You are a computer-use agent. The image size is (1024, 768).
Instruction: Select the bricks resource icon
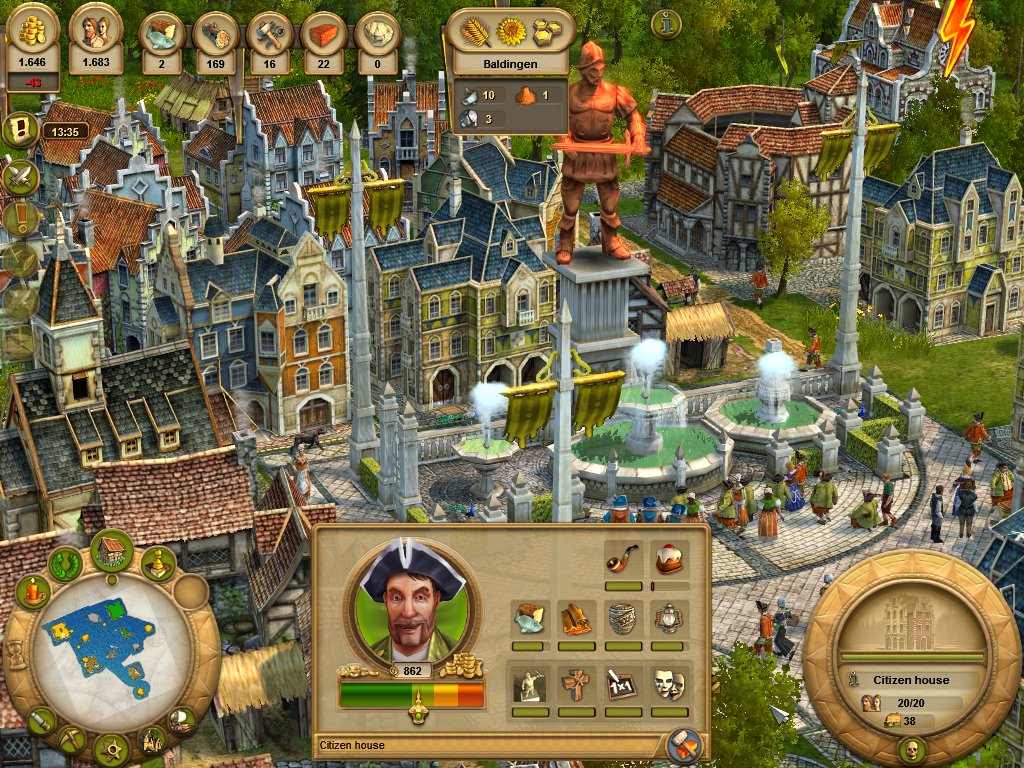click(x=322, y=34)
